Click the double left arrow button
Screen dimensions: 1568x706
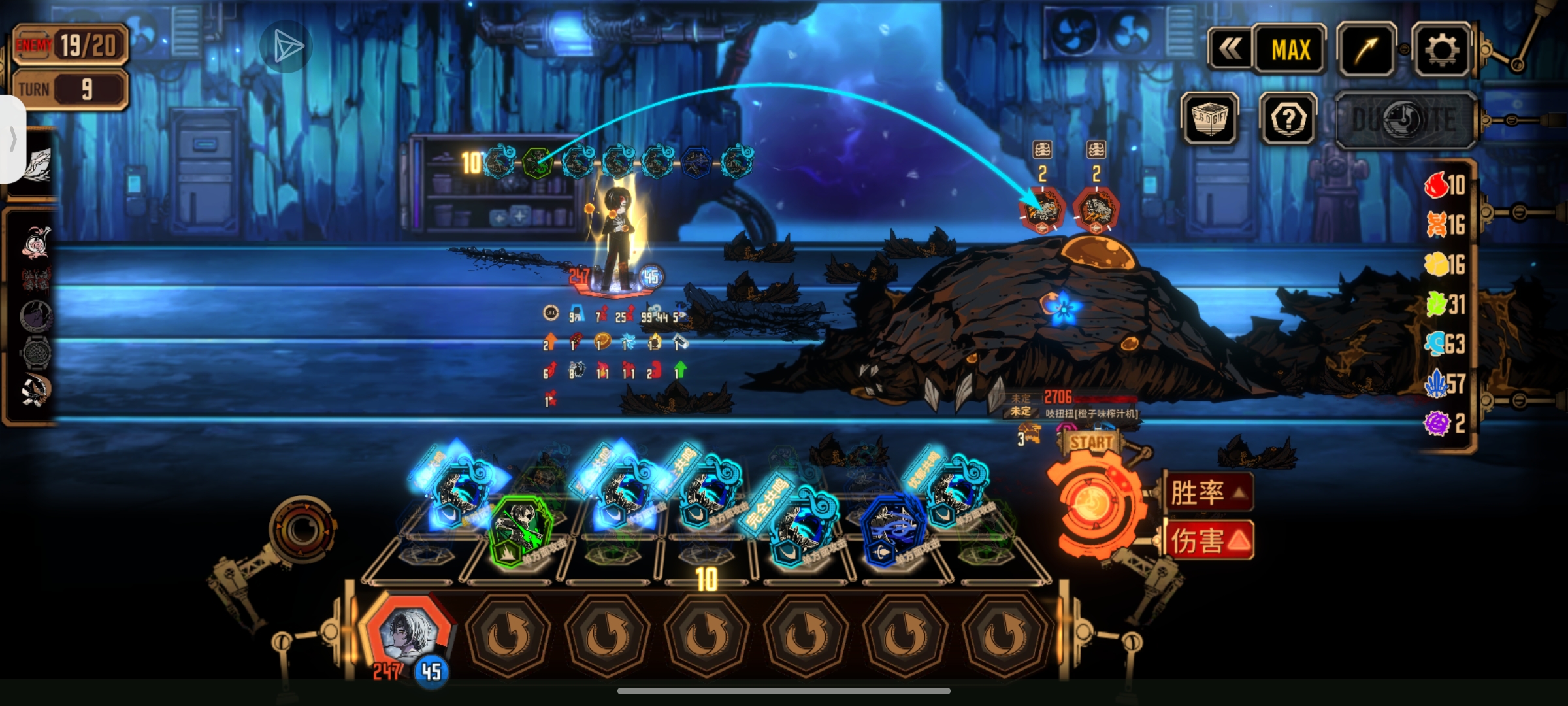coord(1230,50)
